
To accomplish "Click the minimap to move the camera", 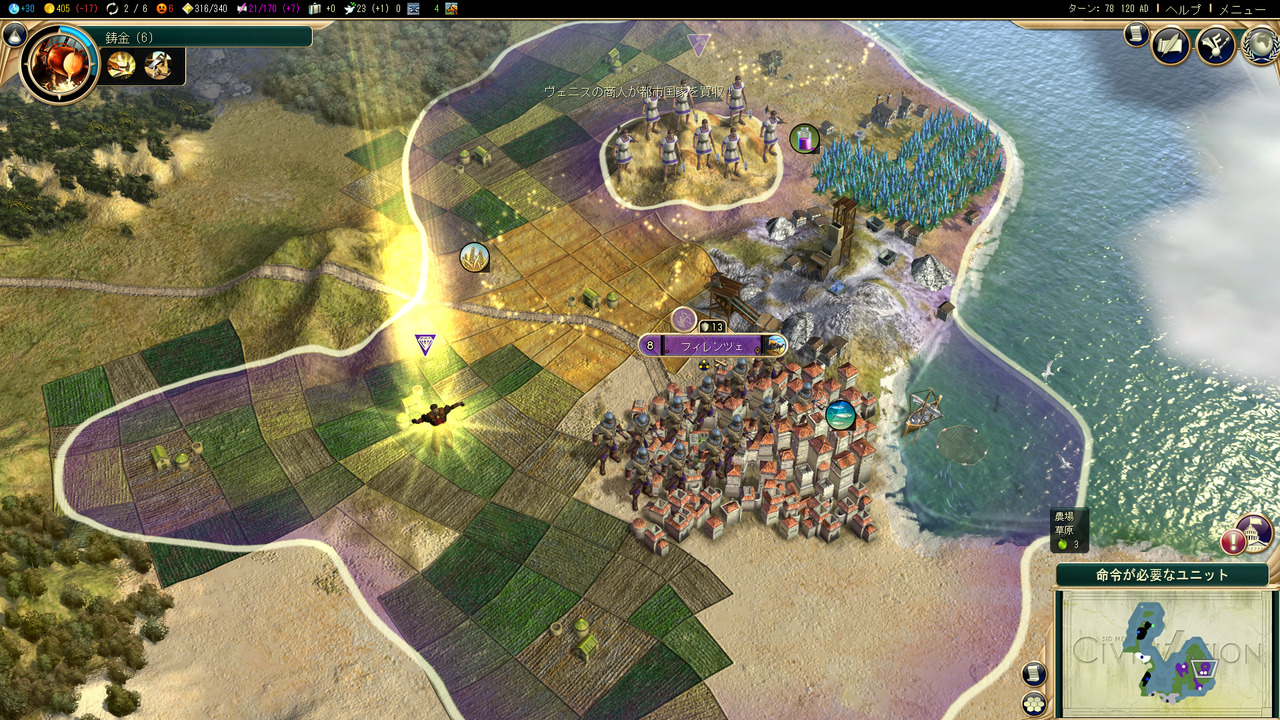I will (1162, 651).
